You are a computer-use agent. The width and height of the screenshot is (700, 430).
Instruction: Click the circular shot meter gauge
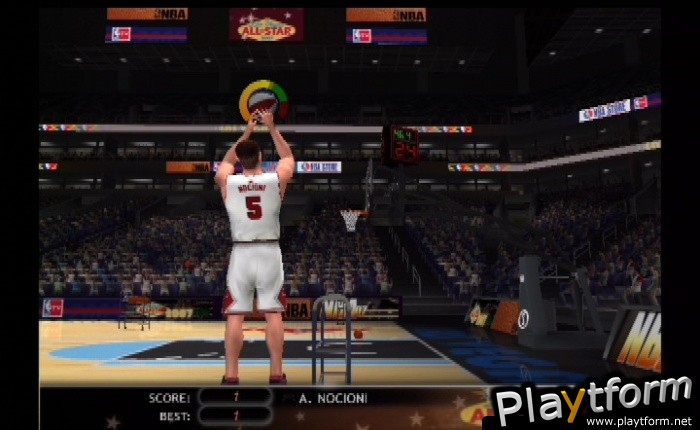(263, 101)
